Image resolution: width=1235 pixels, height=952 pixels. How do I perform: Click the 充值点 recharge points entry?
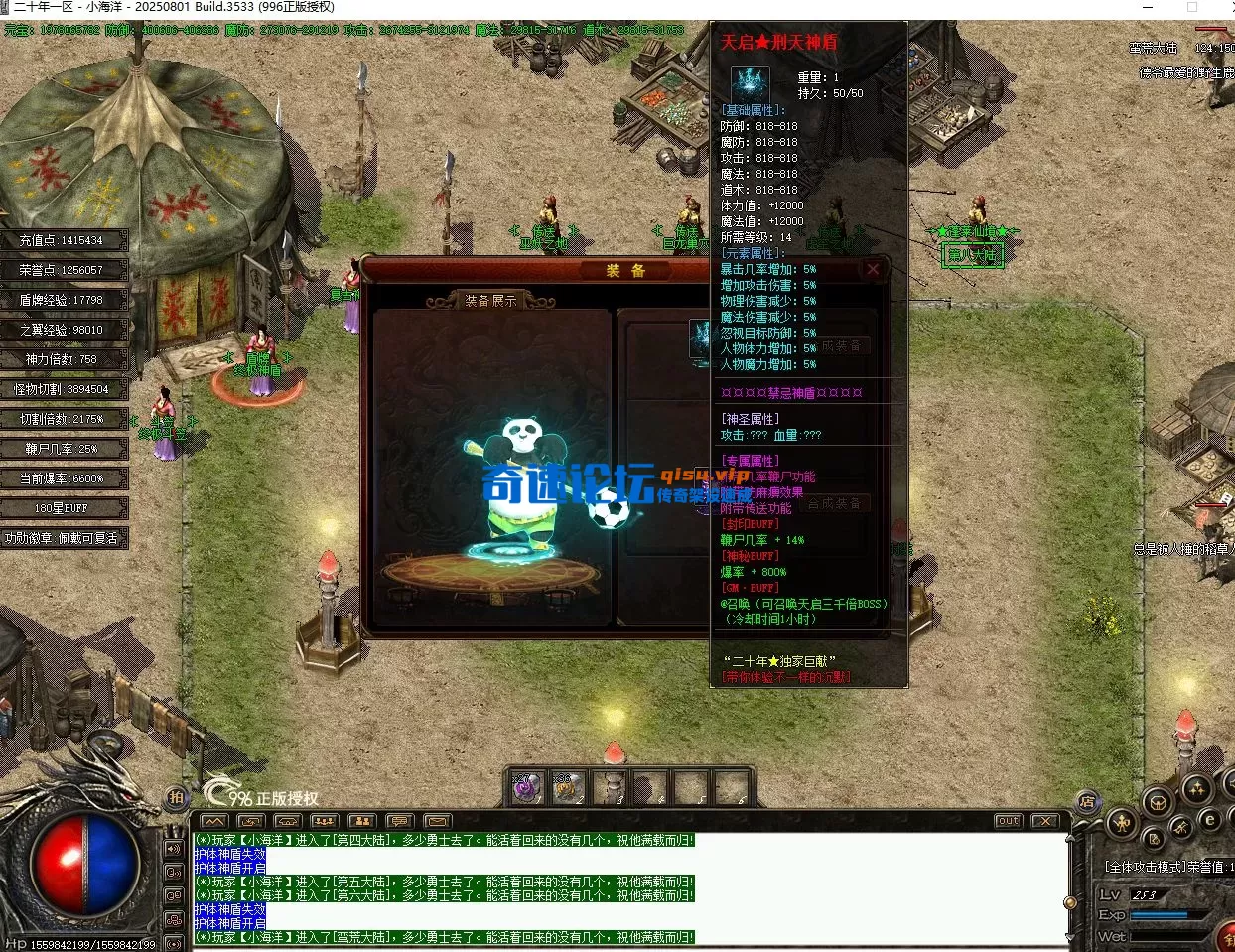pos(63,240)
